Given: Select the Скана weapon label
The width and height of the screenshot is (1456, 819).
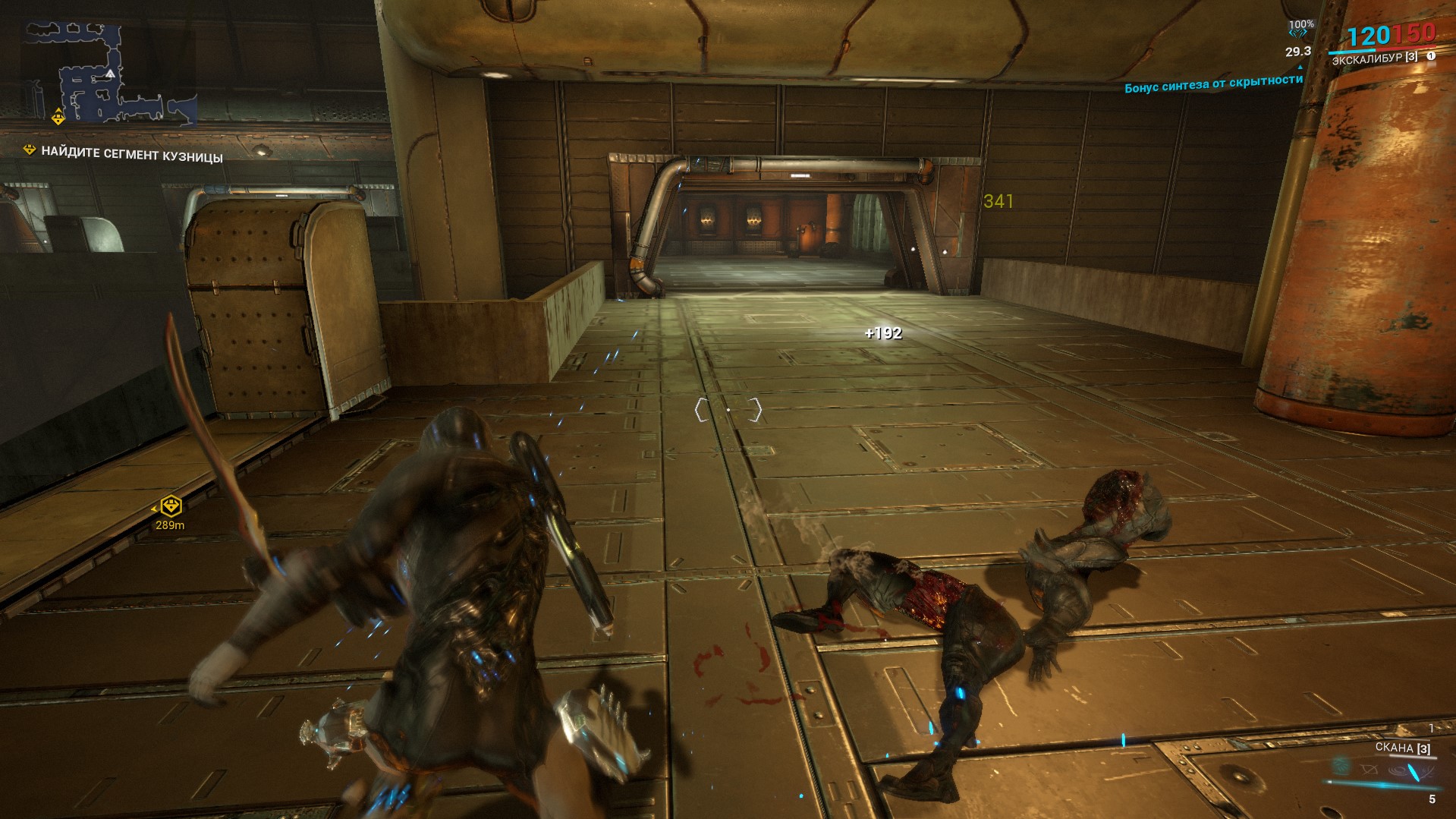Looking at the screenshot, I should [x=1402, y=748].
